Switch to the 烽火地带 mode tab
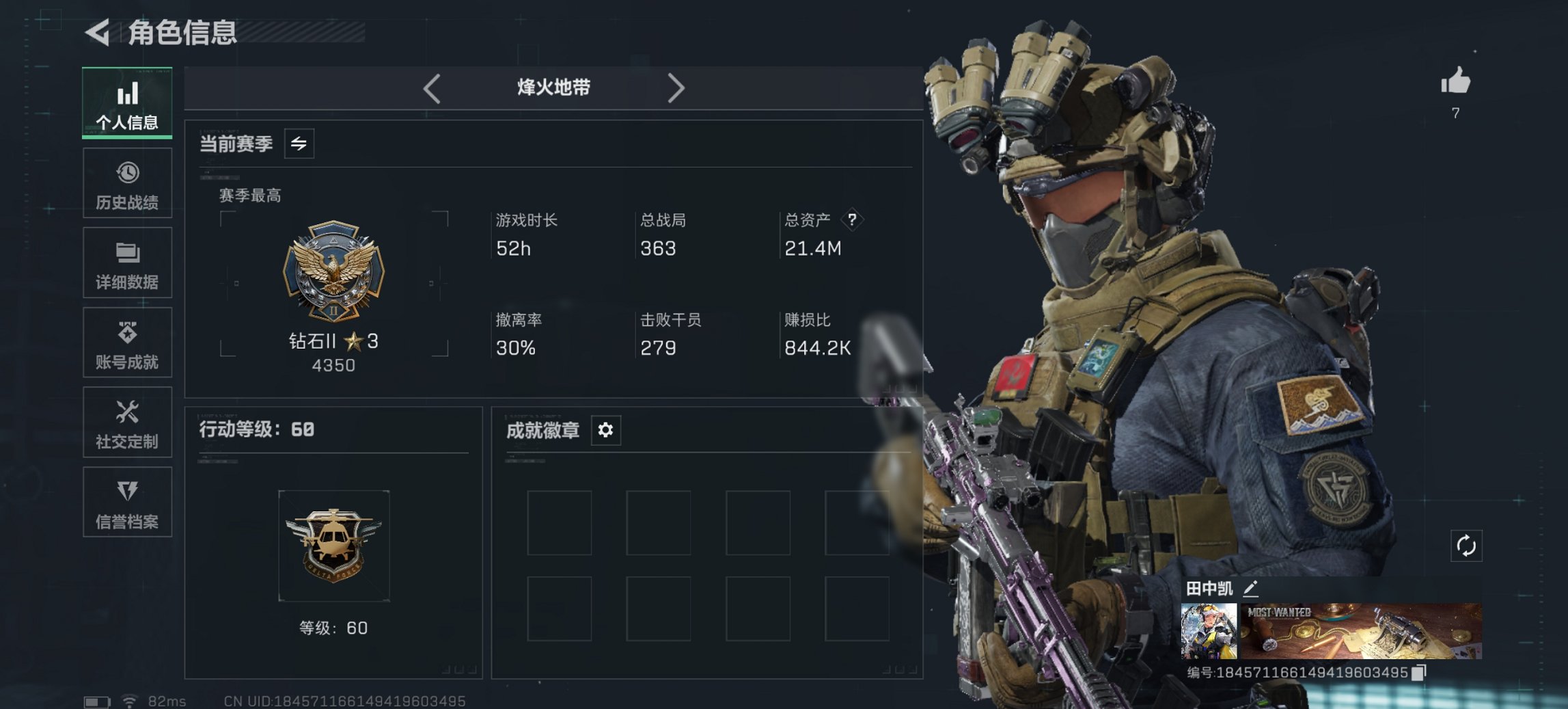The height and width of the screenshot is (709, 1568). (553, 88)
